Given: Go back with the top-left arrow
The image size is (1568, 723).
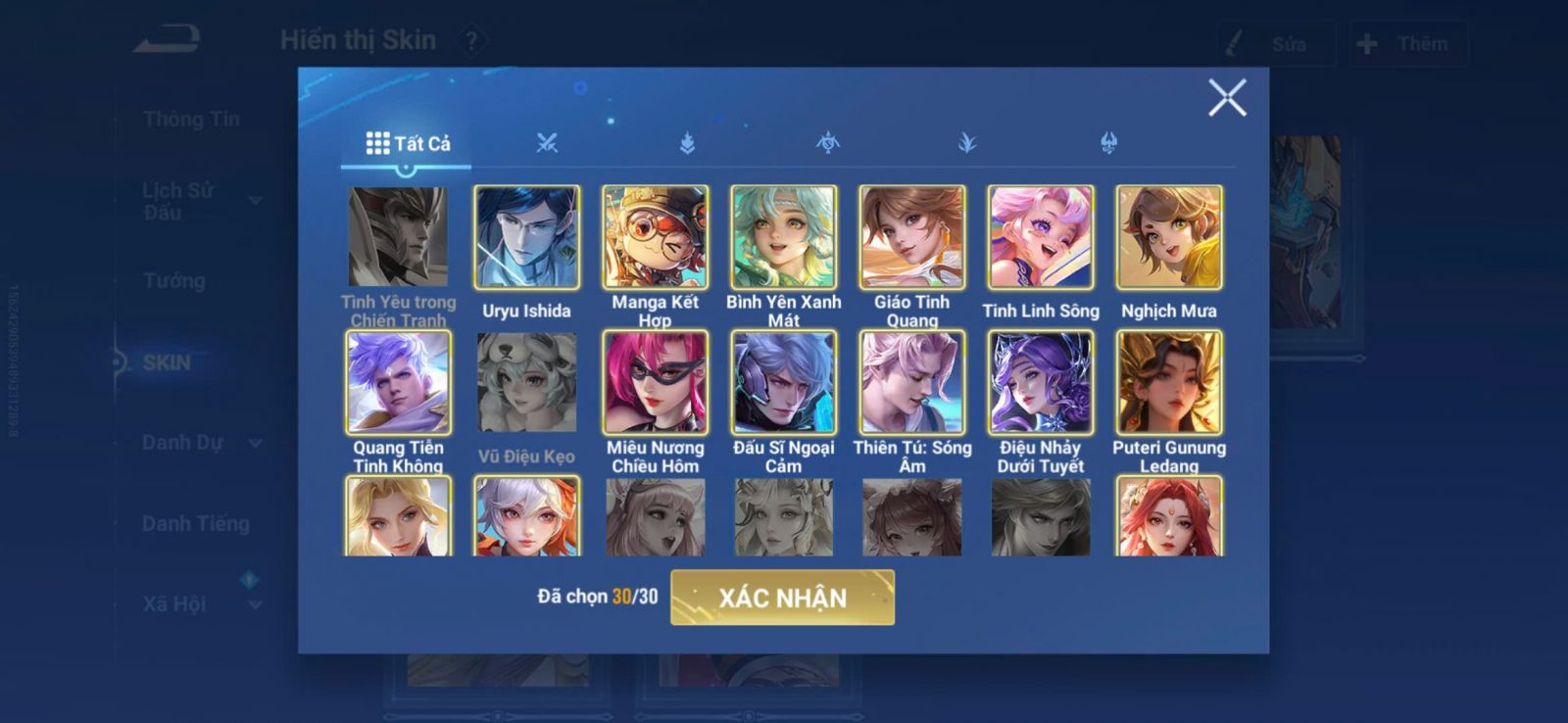Looking at the screenshot, I should pyautogui.click(x=168, y=40).
